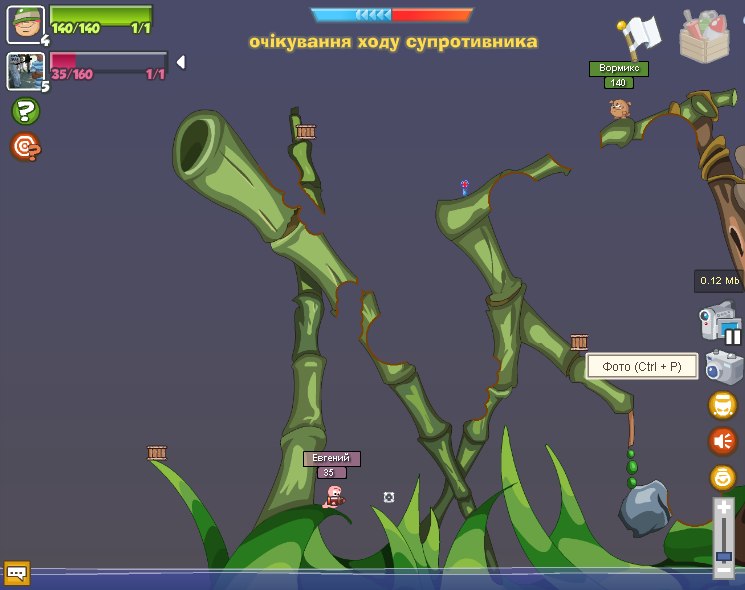Image resolution: width=745 pixels, height=590 pixels.
Task: Take a screenshot with the photo camera
Action: pos(722,366)
